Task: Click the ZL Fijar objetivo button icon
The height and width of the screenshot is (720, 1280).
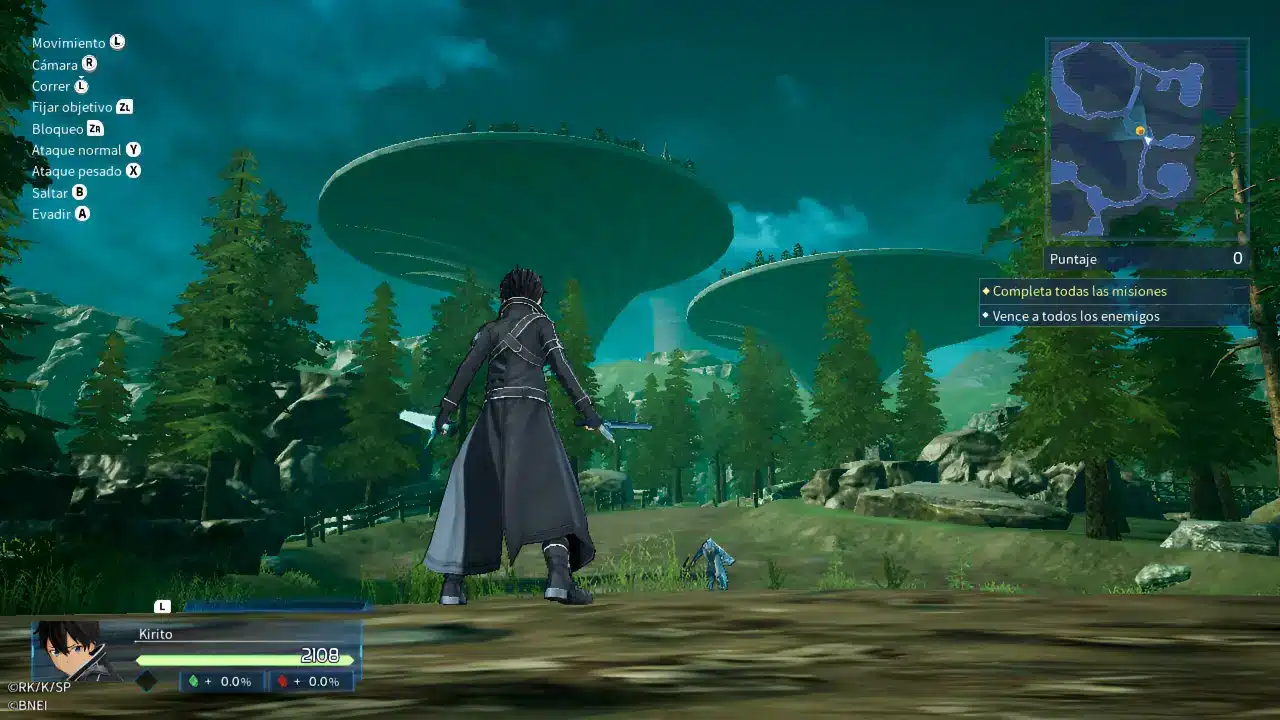Action: 123,107
